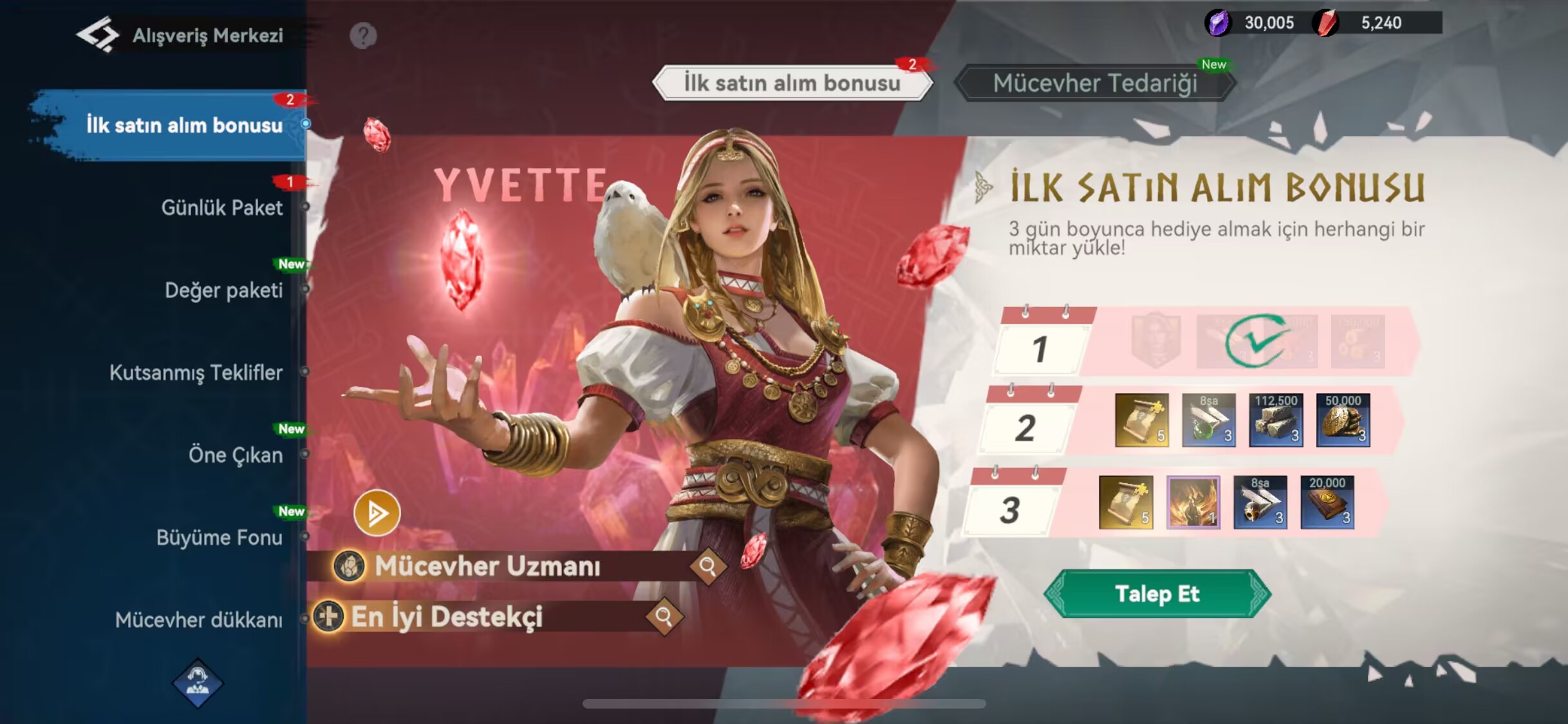The height and width of the screenshot is (724, 1568).
Task: Select the top İlk satın alım bonusu tab
Action: click(x=792, y=83)
